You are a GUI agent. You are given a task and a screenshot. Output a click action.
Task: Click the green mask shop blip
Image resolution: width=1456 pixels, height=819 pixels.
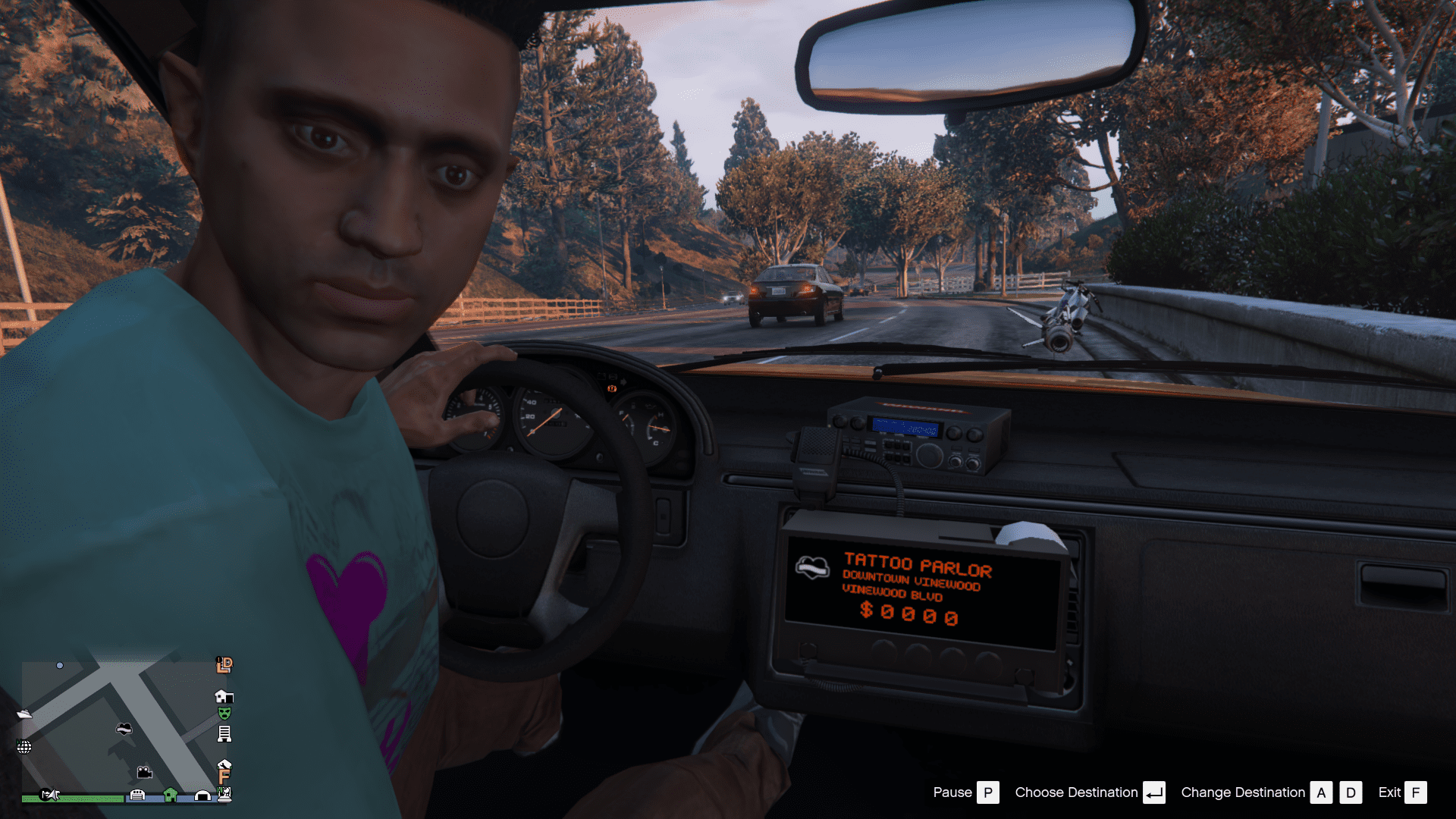pos(224,713)
